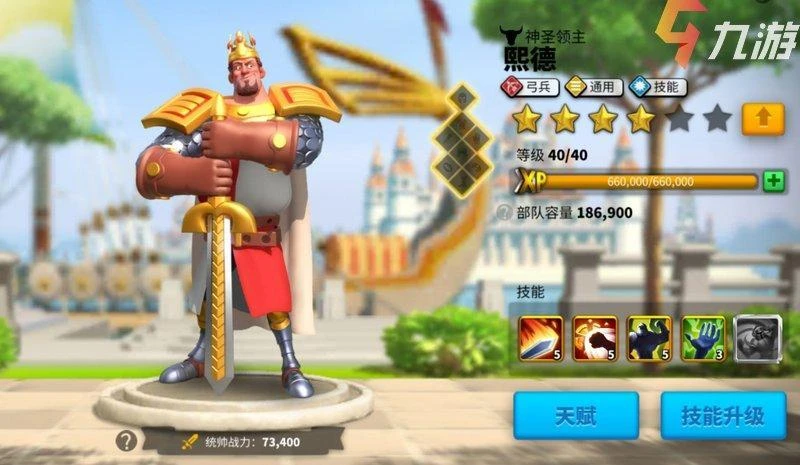Select the red punching fist skill
The height and width of the screenshot is (465, 800).
(x=594, y=339)
